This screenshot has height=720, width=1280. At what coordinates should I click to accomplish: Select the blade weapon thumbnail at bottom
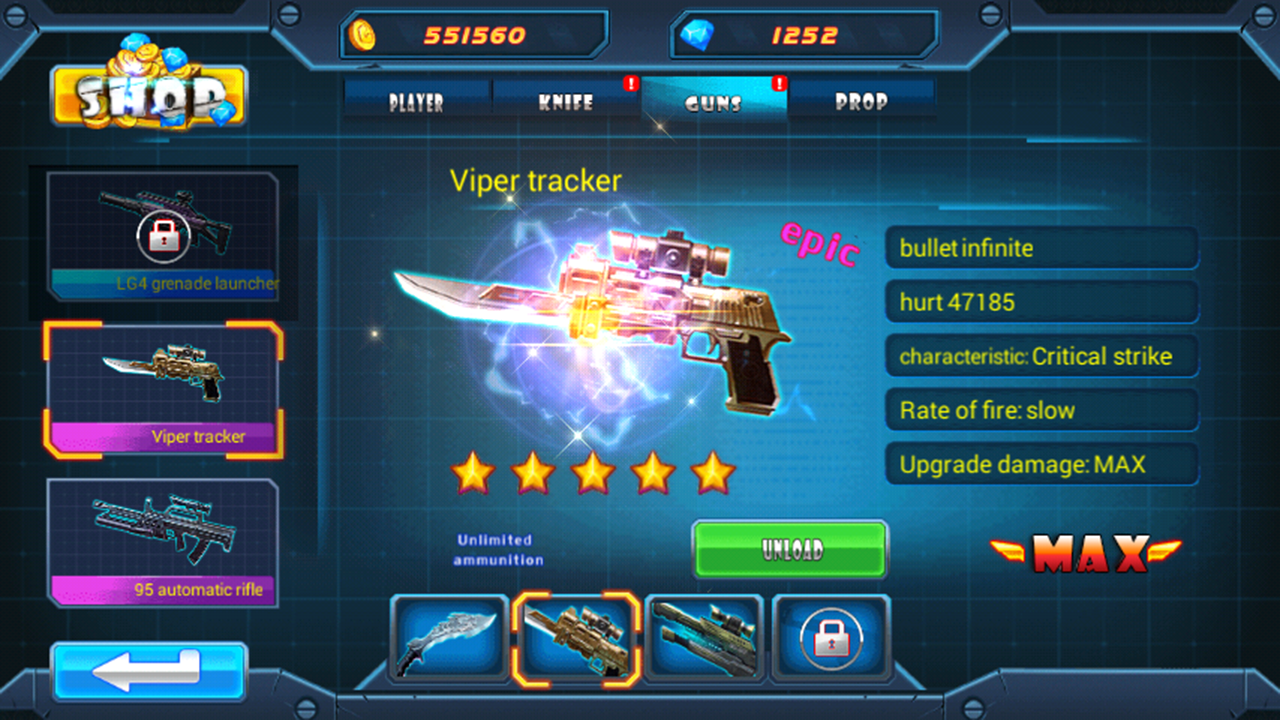[449, 638]
